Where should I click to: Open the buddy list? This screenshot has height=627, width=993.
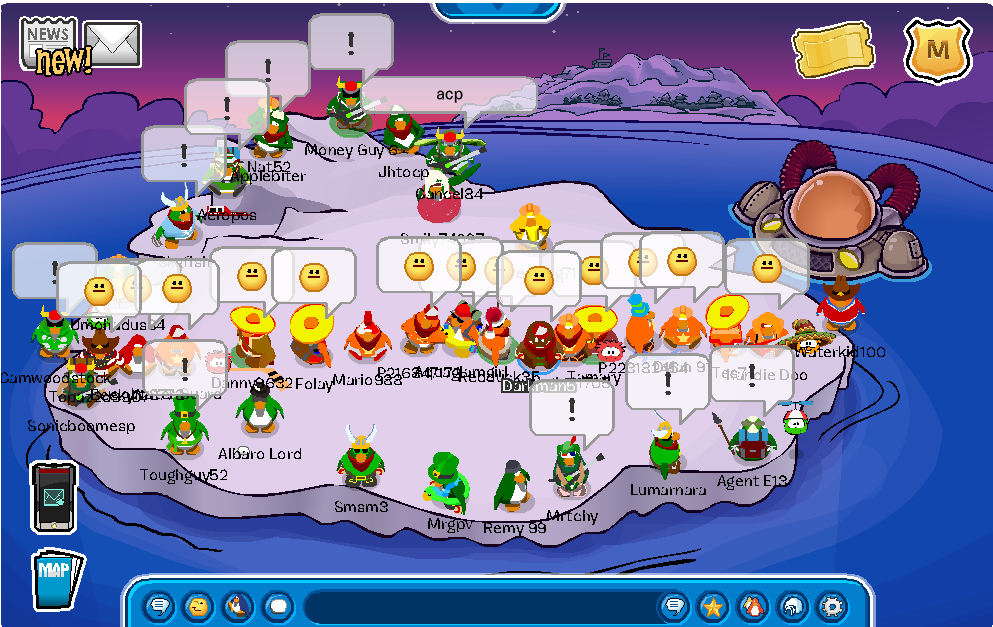752,605
